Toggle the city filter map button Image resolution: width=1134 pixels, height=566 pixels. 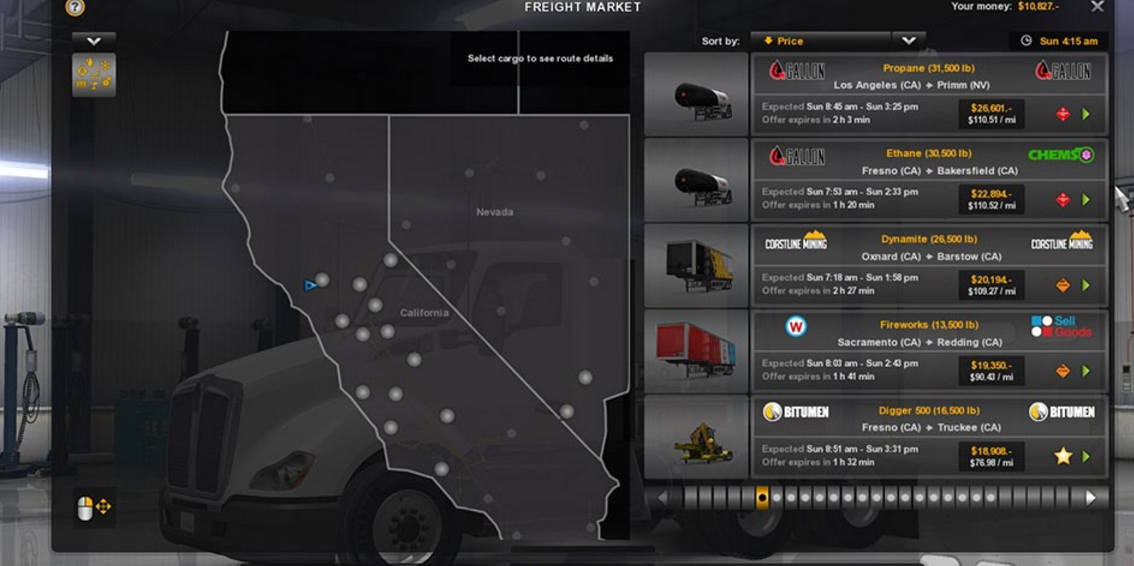click(x=94, y=76)
